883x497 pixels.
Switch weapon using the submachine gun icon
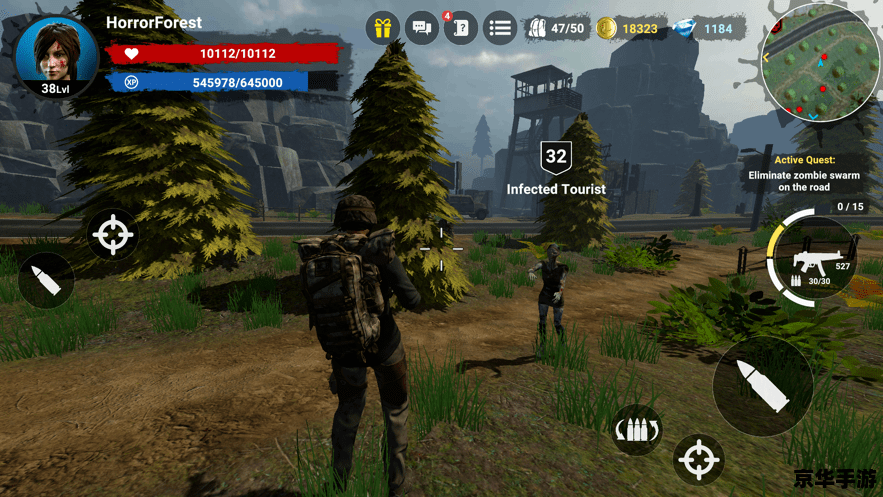(x=812, y=261)
